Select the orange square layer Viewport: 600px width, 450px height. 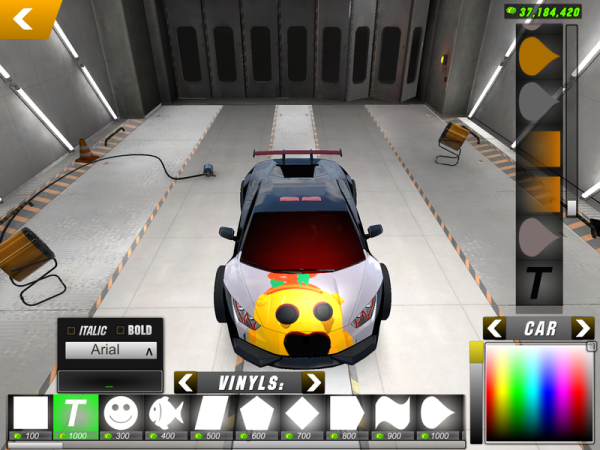pyautogui.click(x=539, y=147)
